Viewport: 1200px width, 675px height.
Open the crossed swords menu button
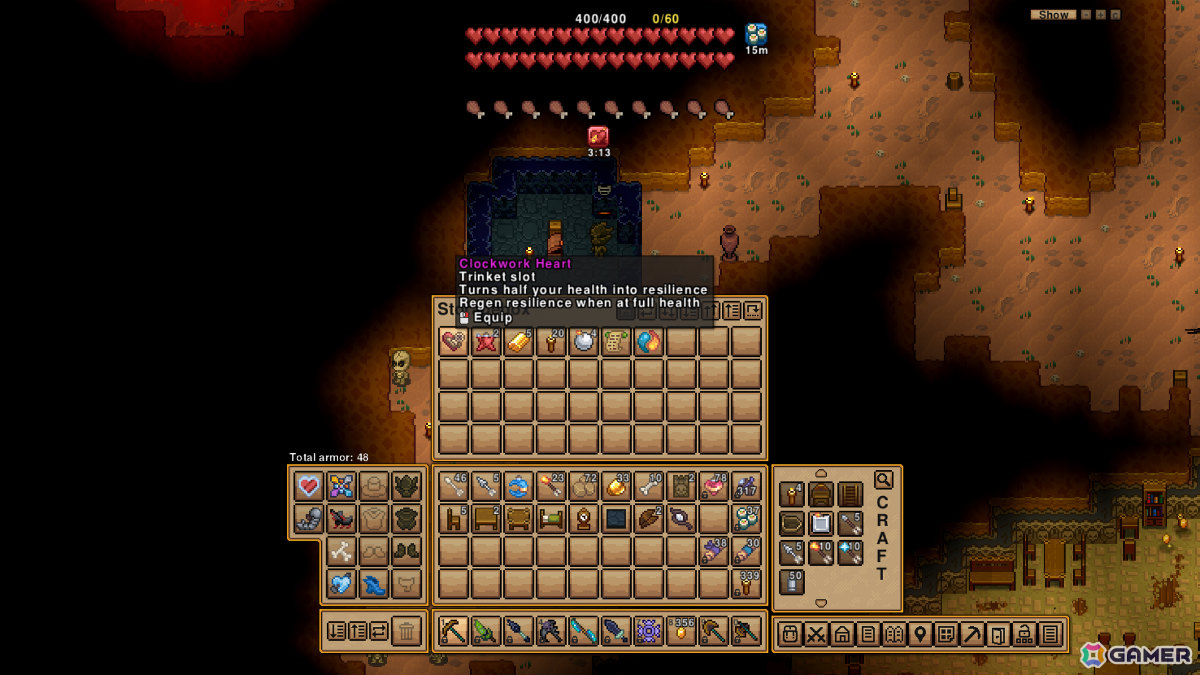[816, 633]
